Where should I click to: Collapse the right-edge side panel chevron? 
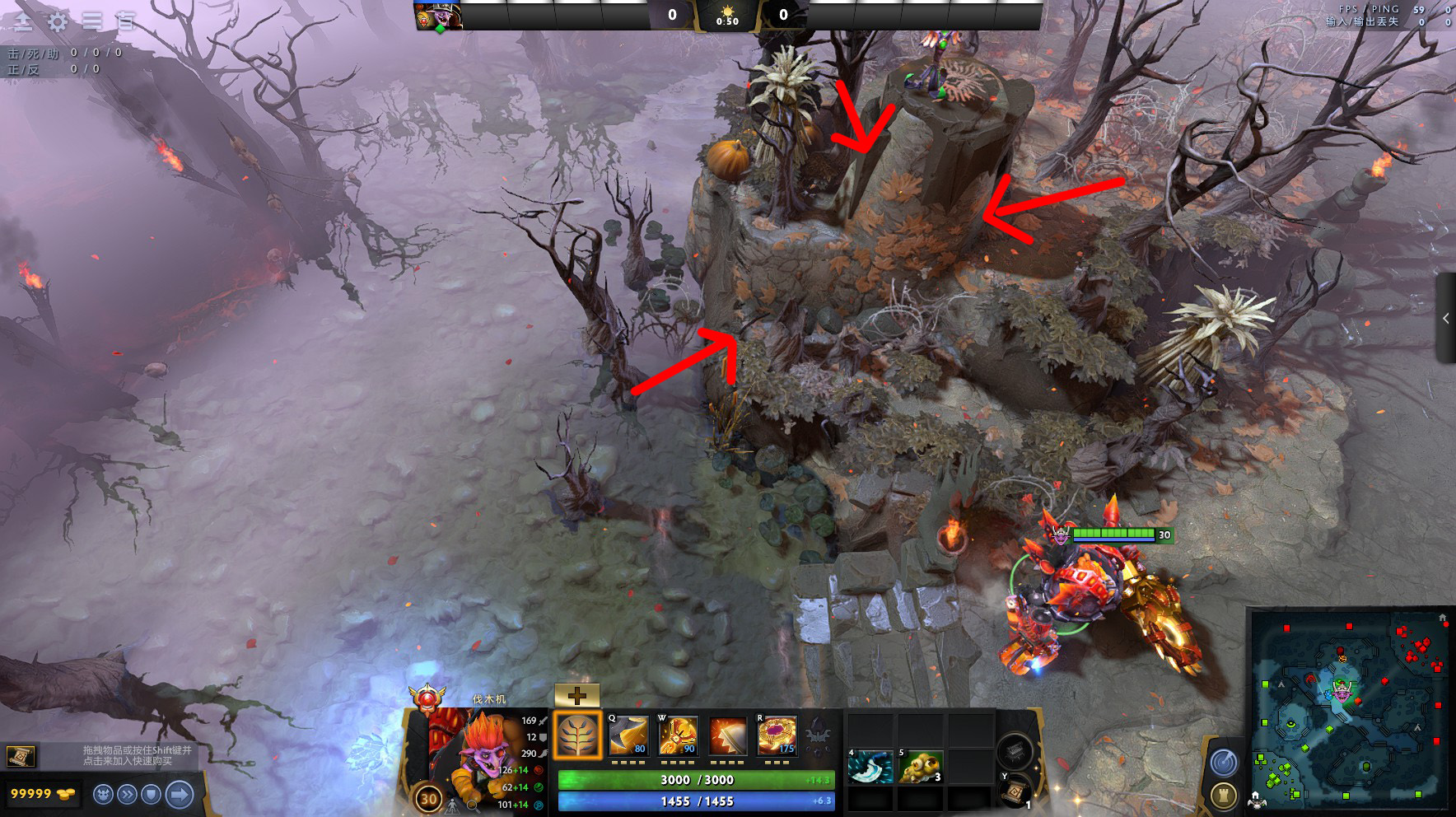pos(1447,320)
